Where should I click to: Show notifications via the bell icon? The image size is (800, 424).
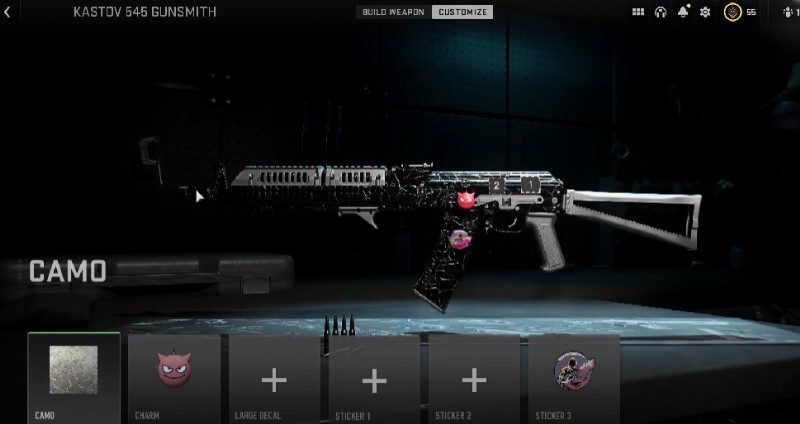(684, 12)
